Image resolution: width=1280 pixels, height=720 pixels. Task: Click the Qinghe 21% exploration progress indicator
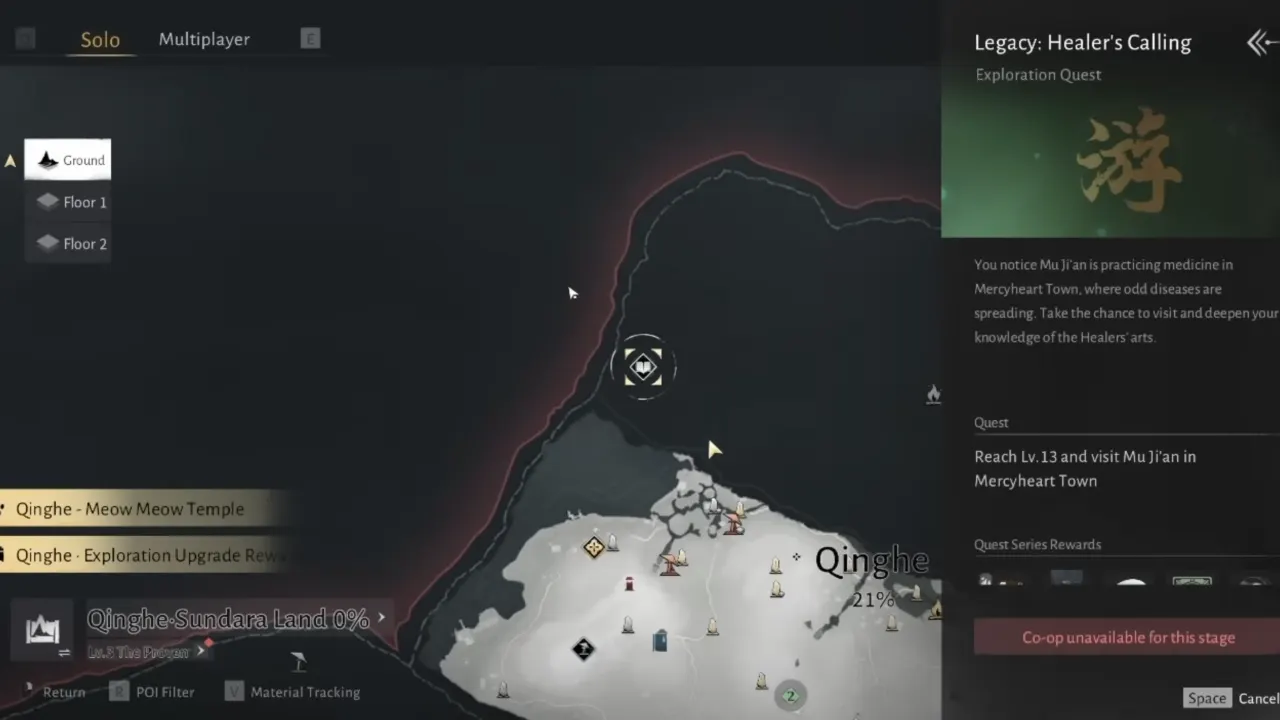872,600
